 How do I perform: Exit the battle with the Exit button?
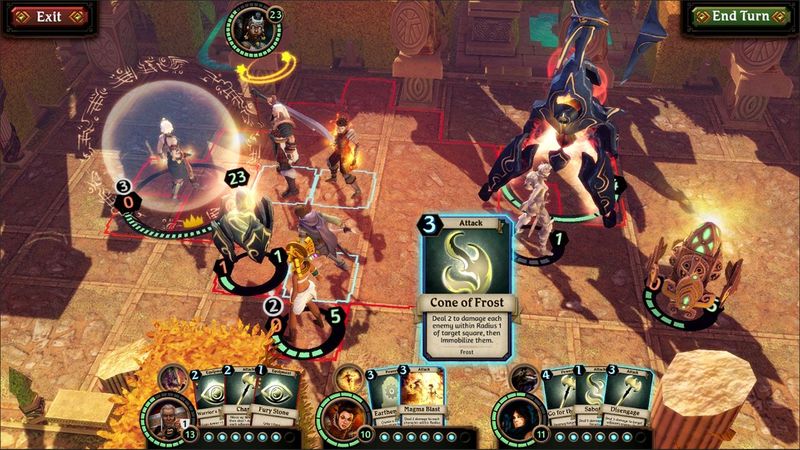(x=42, y=17)
